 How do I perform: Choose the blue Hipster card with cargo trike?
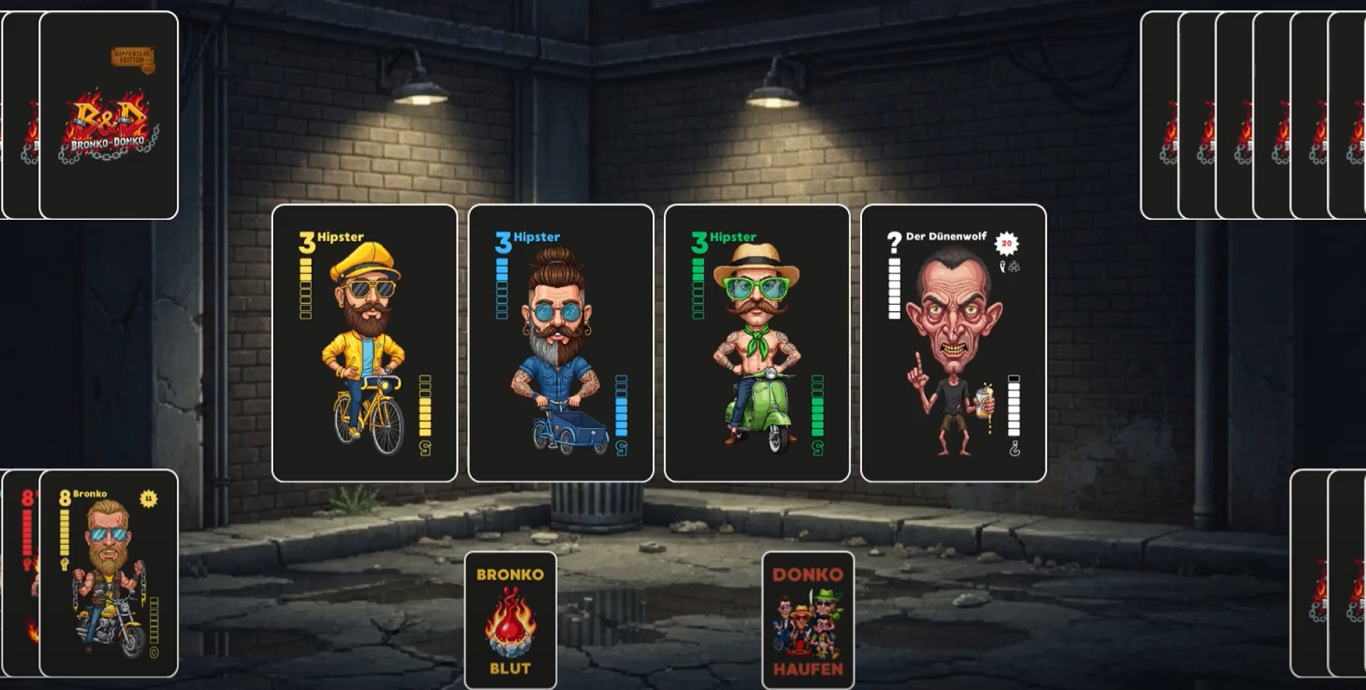click(560, 343)
